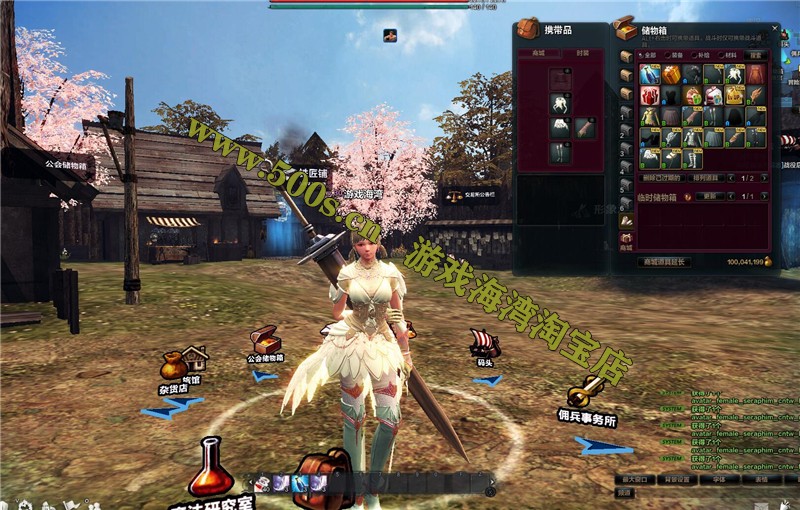Click the 最大窗口 chat button
The width and height of the screenshot is (800, 510).
[632, 479]
